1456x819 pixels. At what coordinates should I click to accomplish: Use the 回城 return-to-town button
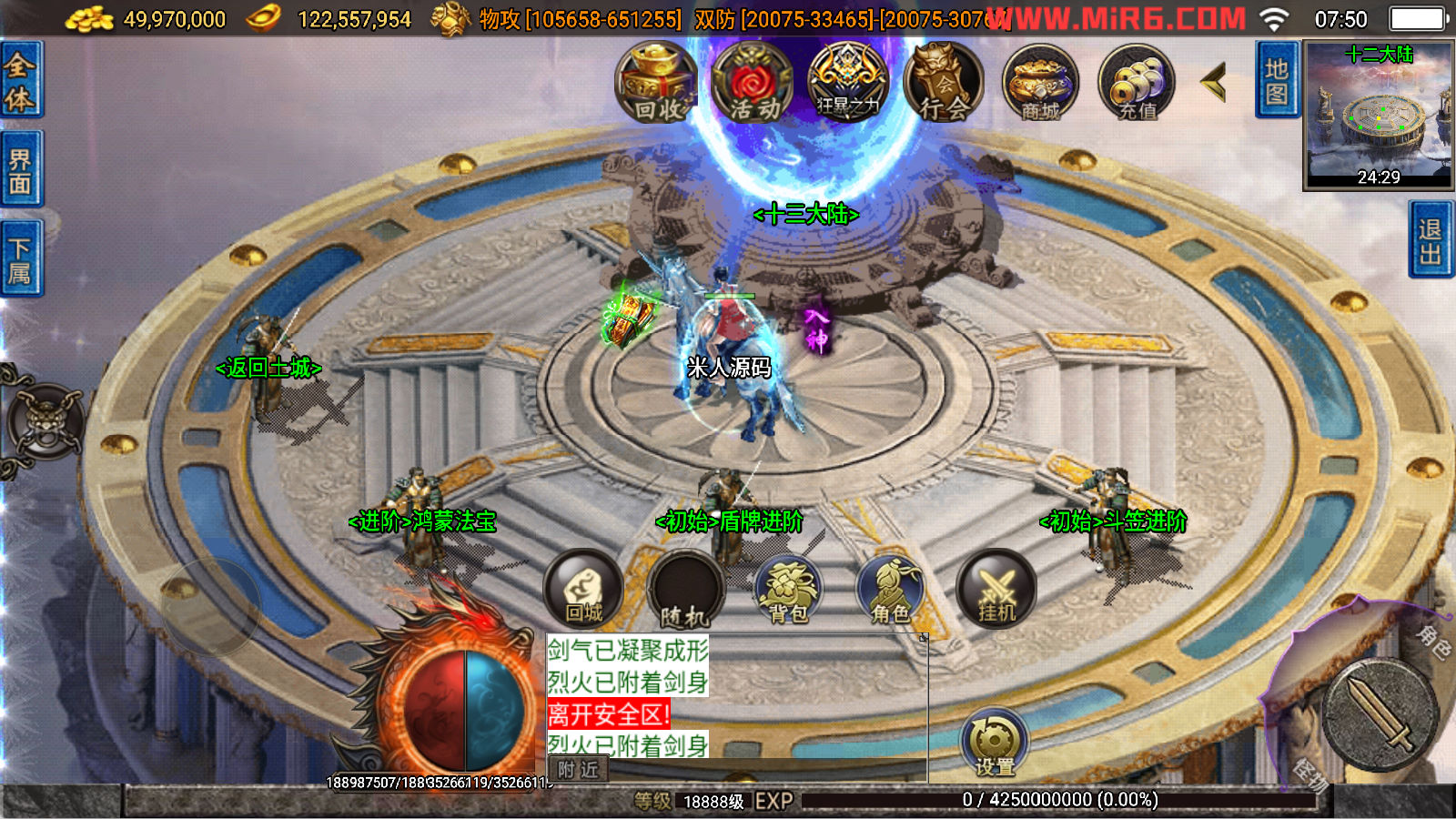[583, 589]
